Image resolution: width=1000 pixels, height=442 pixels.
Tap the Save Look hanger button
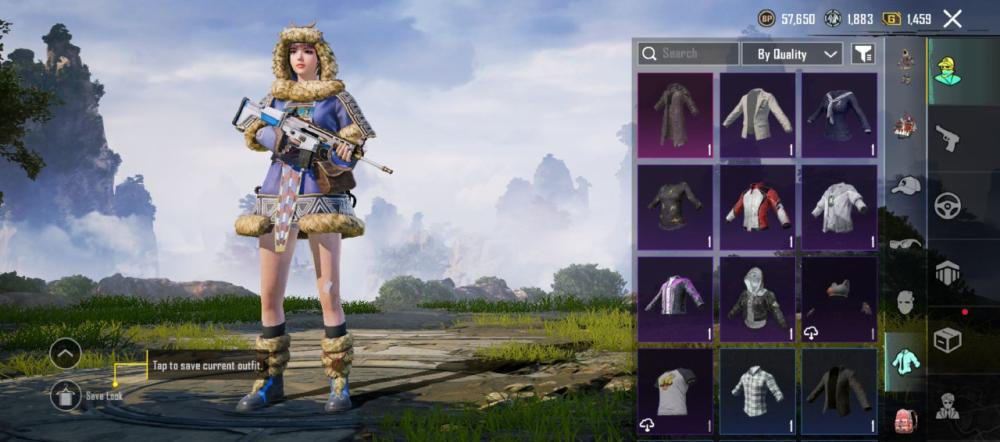coord(66,395)
